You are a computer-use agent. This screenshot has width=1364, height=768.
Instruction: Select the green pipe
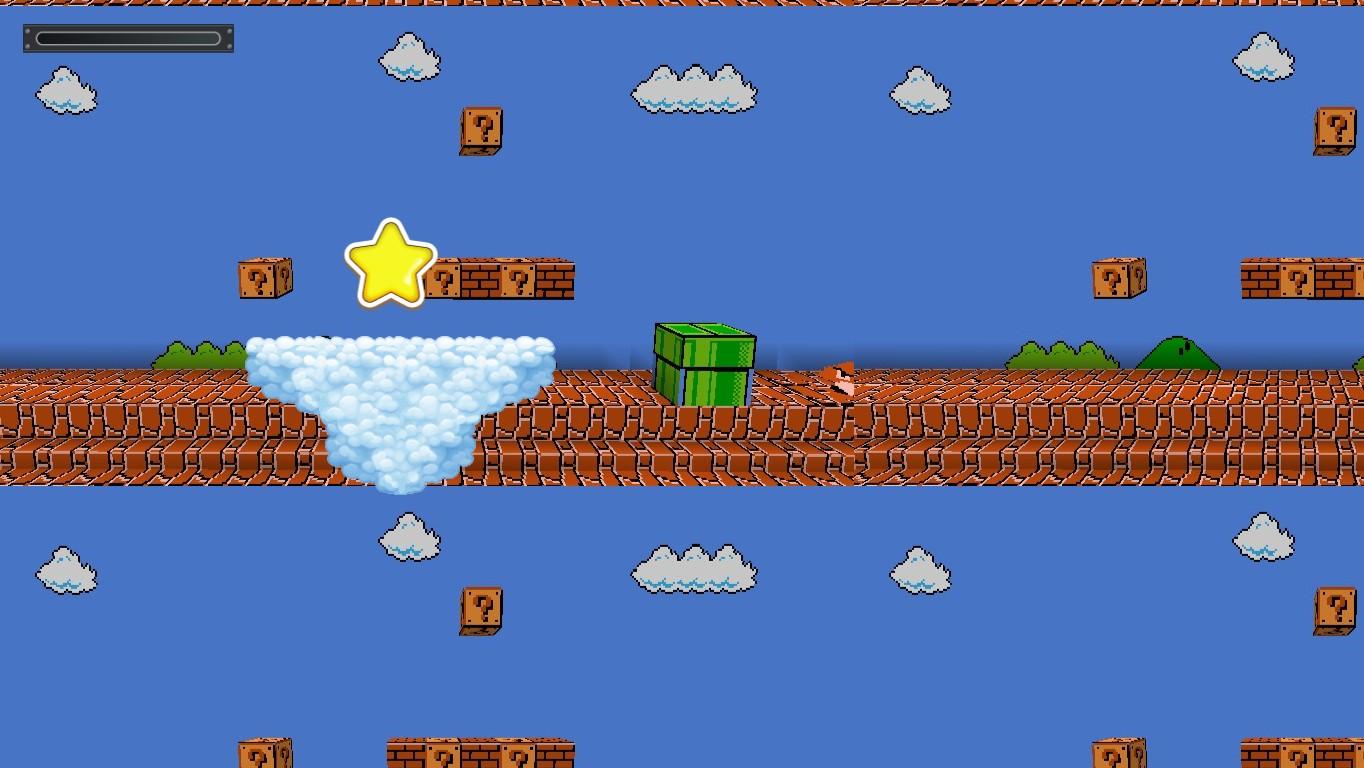[x=704, y=360]
